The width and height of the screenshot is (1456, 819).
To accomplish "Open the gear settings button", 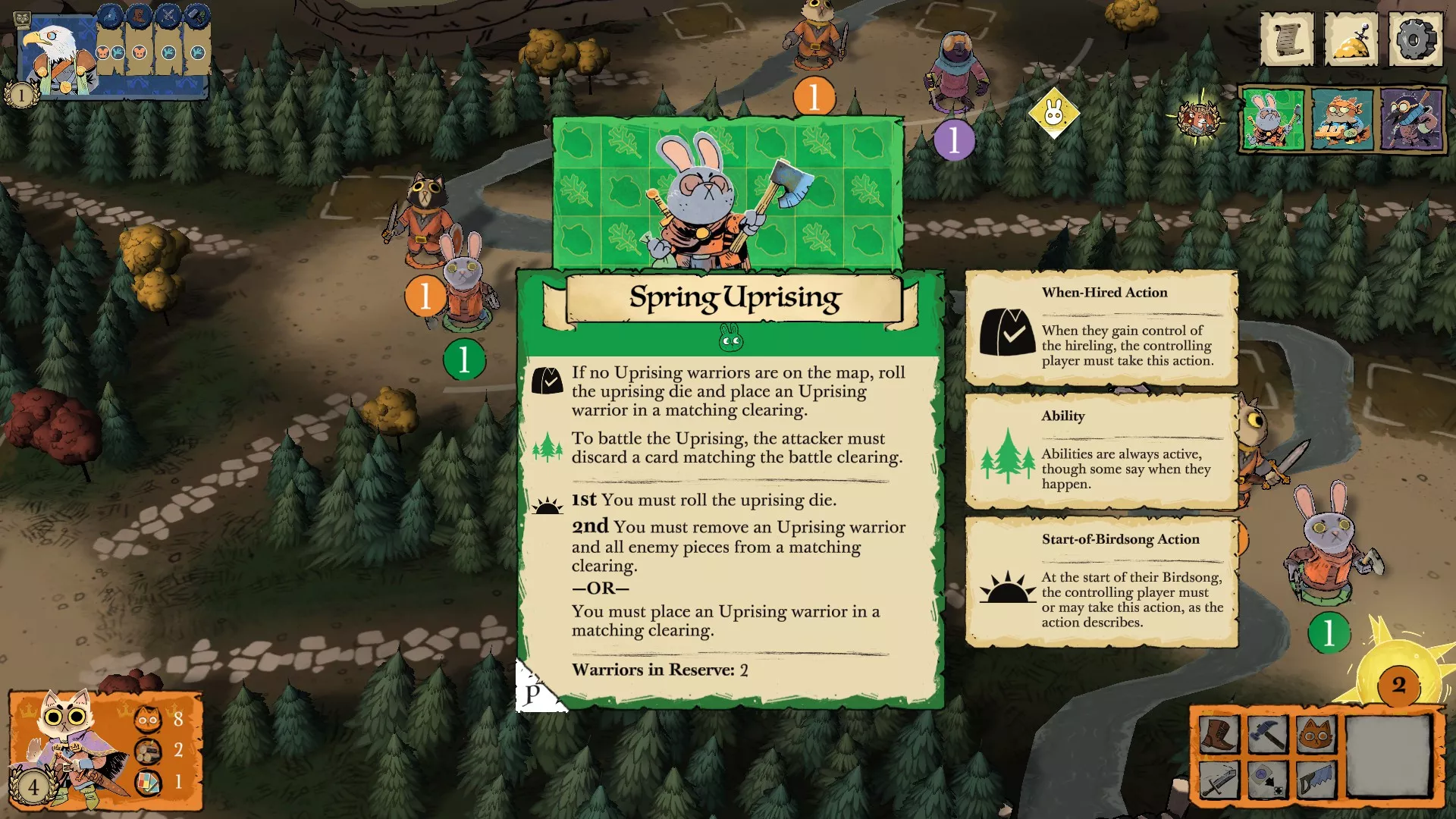I will click(1415, 38).
